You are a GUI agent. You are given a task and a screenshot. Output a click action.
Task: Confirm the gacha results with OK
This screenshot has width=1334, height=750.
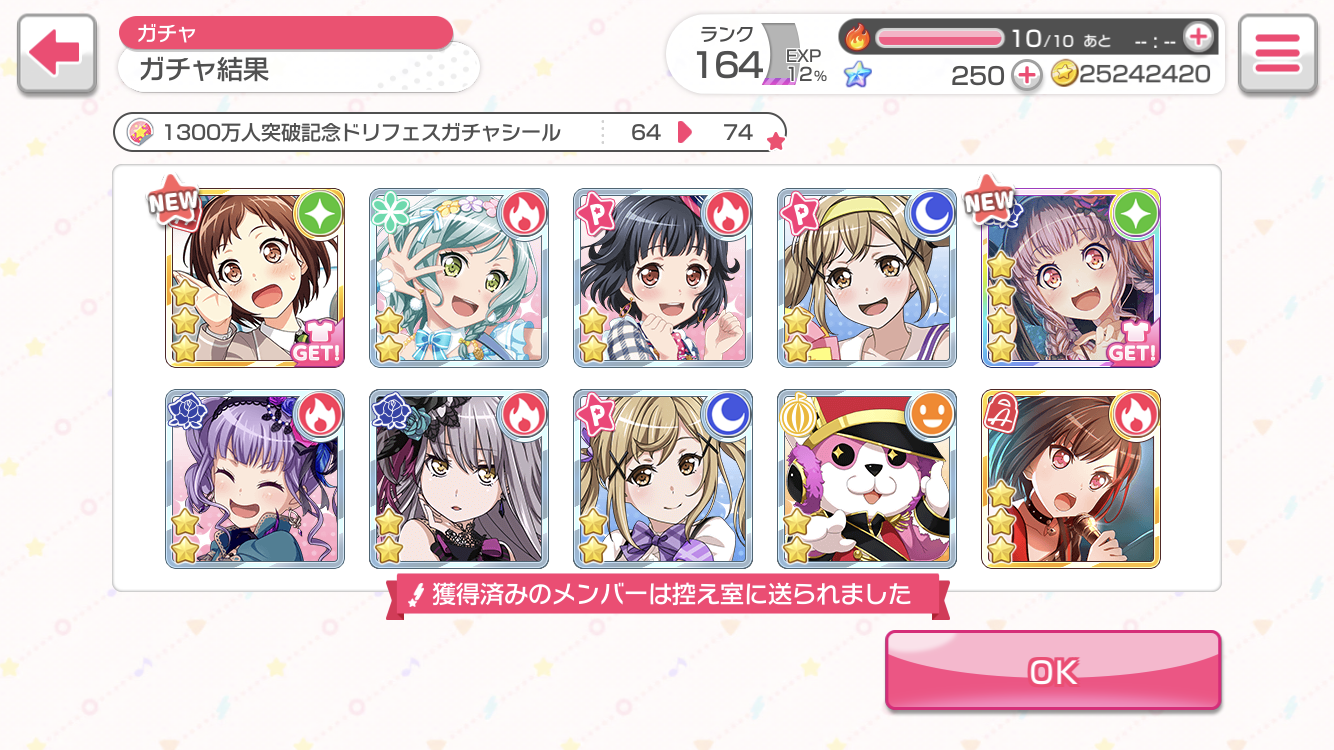point(1053,671)
